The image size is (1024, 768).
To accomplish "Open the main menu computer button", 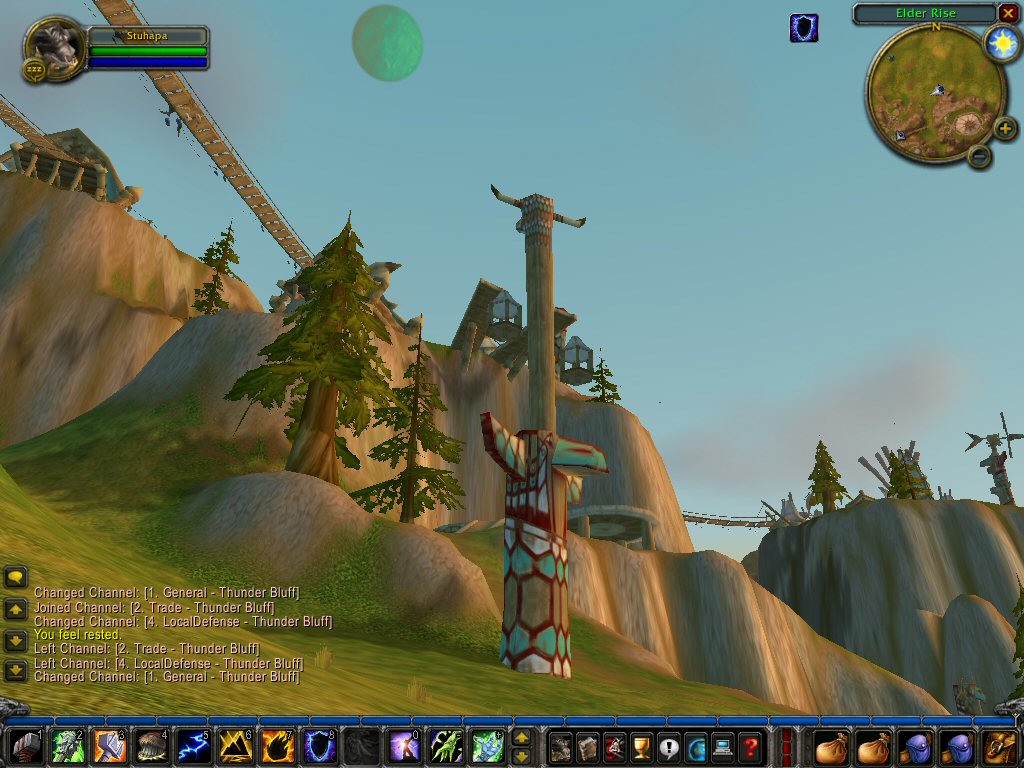I will click(723, 747).
